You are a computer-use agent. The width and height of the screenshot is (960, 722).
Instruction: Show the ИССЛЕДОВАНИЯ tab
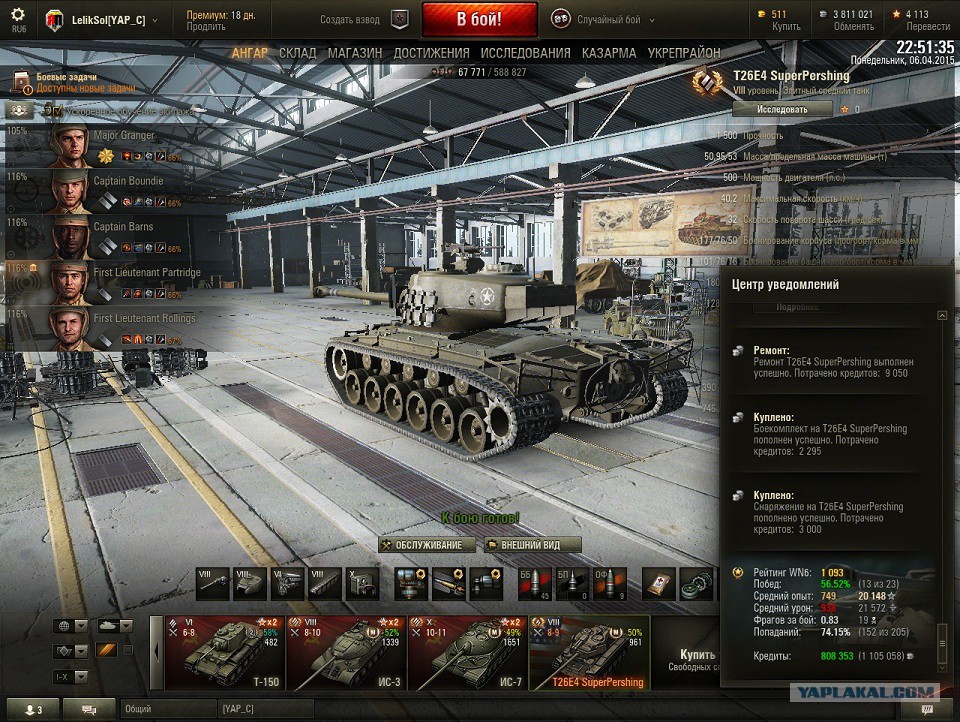pos(525,53)
